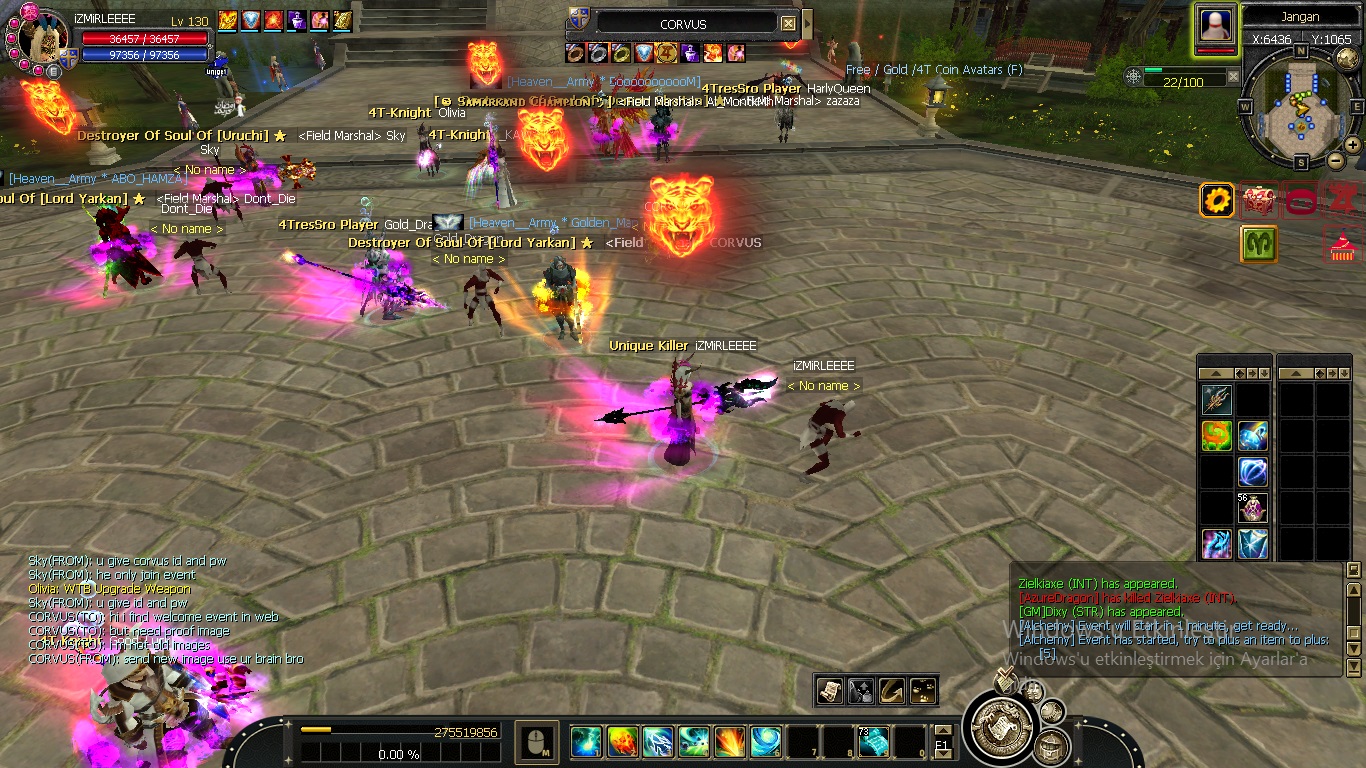This screenshot has height=768, width=1366.
Task: Switch to the next hotbar page with the down arrow
Action: [x=941, y=754]
